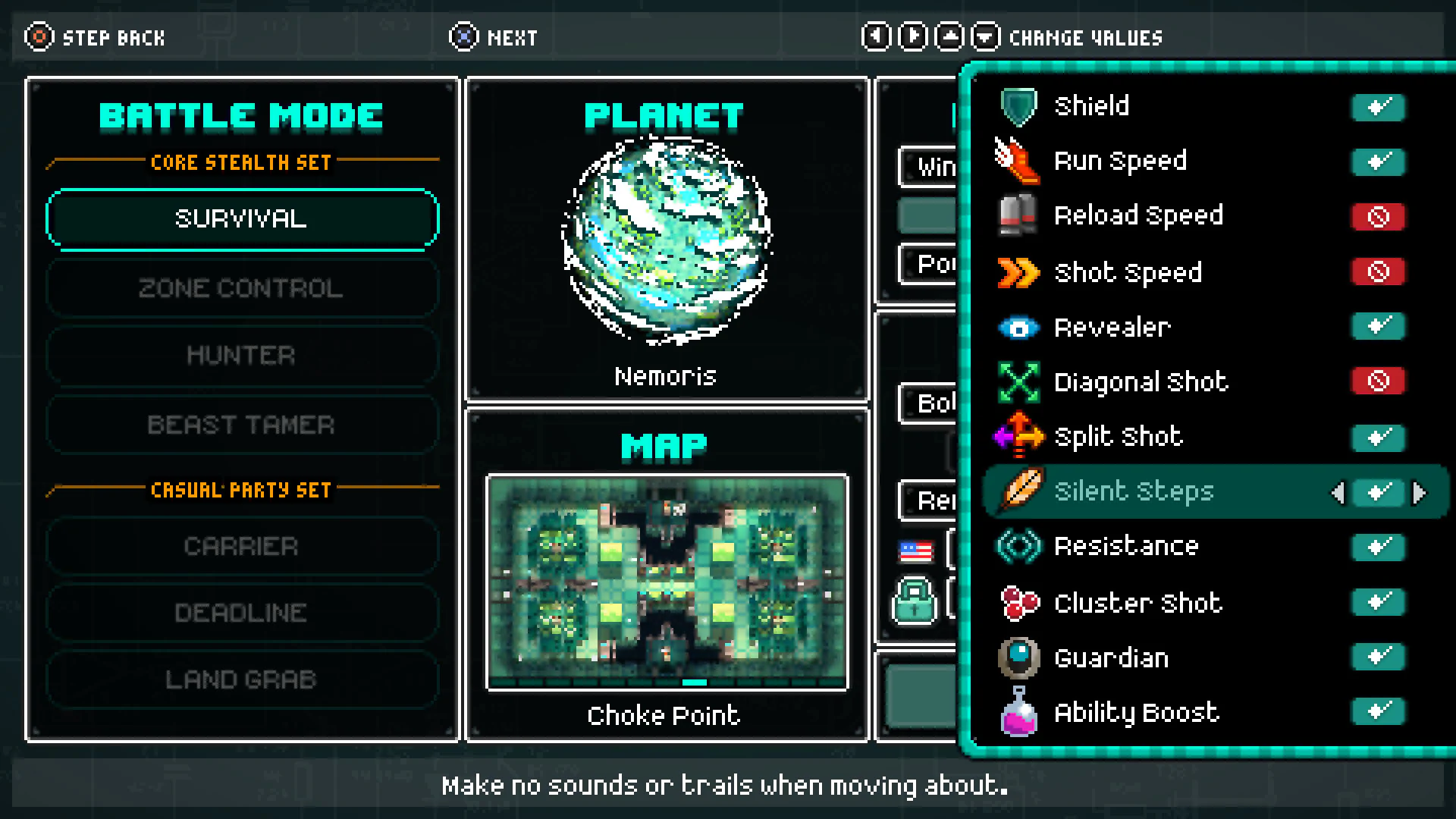The image size is (1456, 819).
Task: Toggle the Guardian perk checkmark
Action: pyautogui.click(x=1378, y=657)
